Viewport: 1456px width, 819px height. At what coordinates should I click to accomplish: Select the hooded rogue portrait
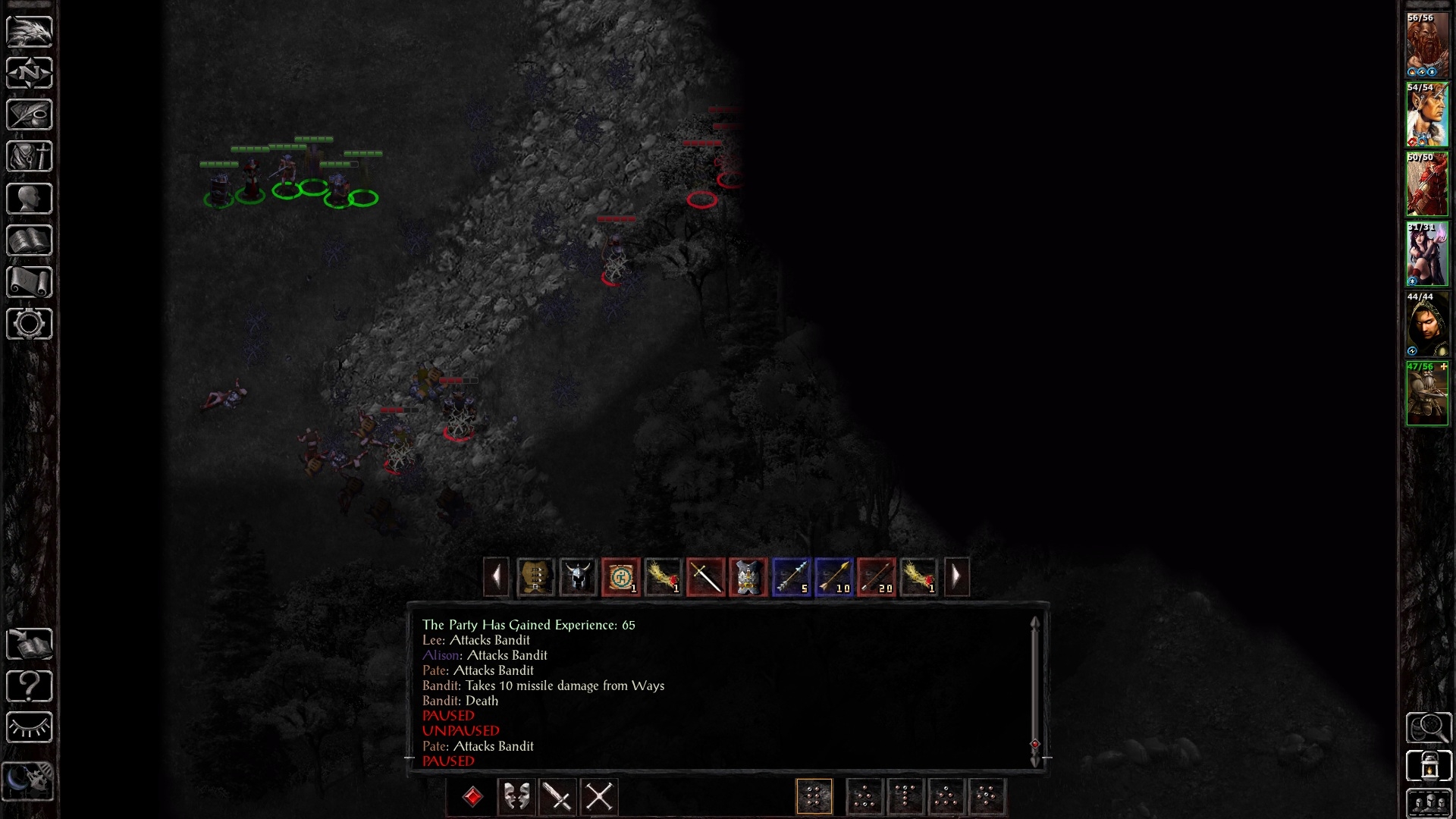(x=1427, y=325)
